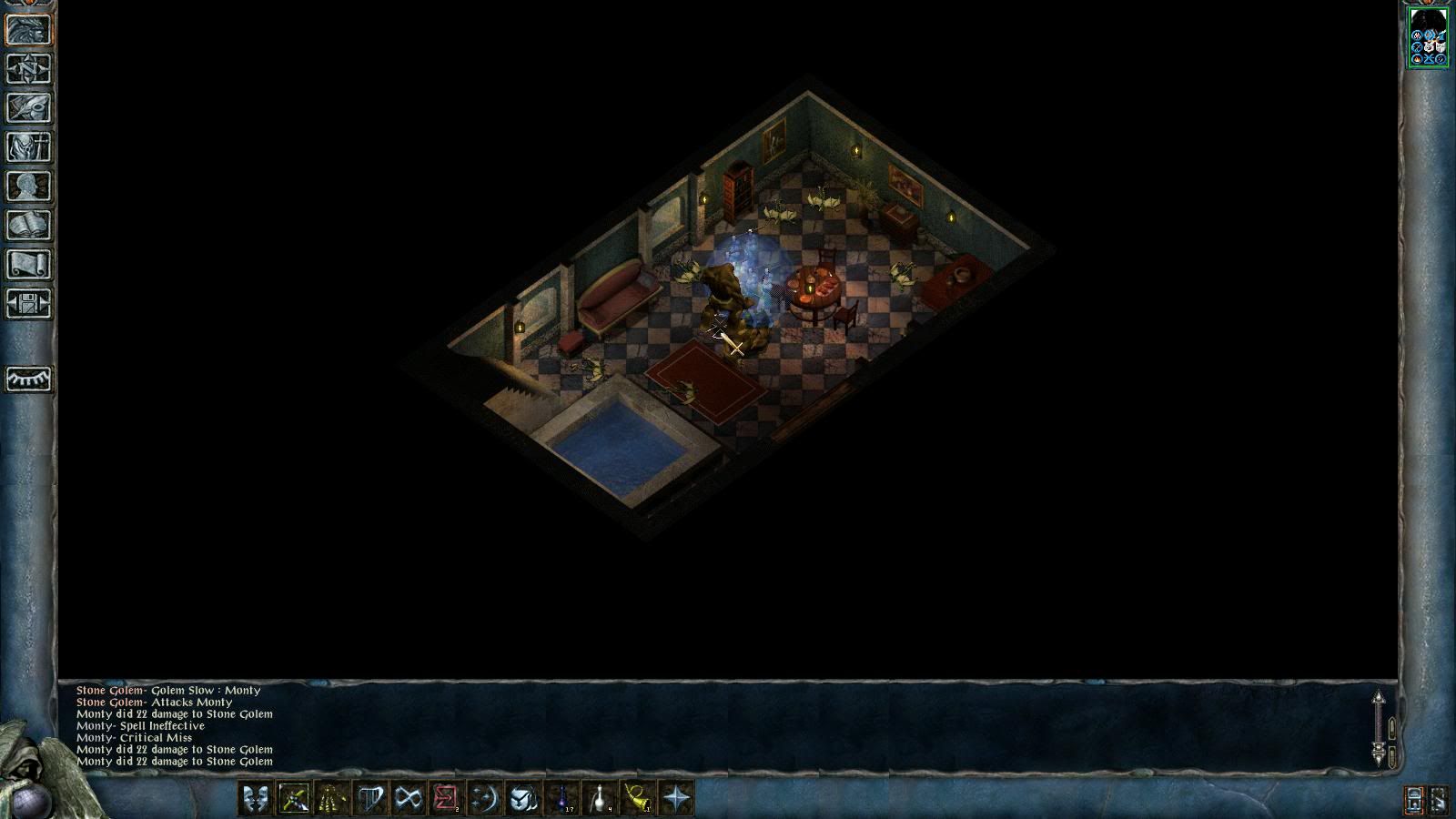This screenshot has width=1456, height=819.
Task: Open special abilities four-point star button
Action: (676, 799)
